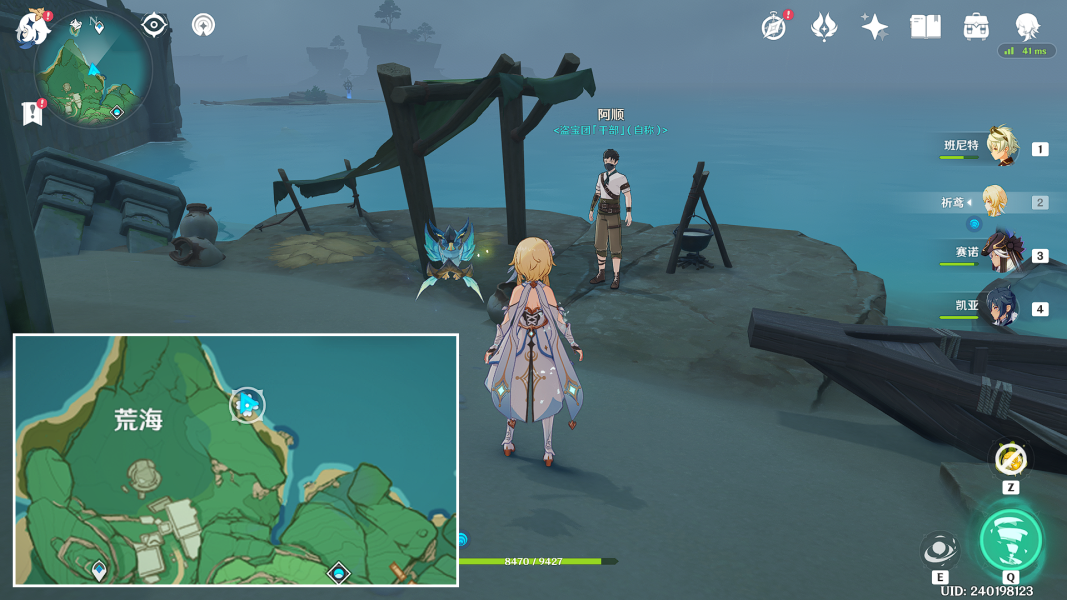Use the gadget icon above Z
This screenshot has width=1067, height=600.
point(1010,460)
